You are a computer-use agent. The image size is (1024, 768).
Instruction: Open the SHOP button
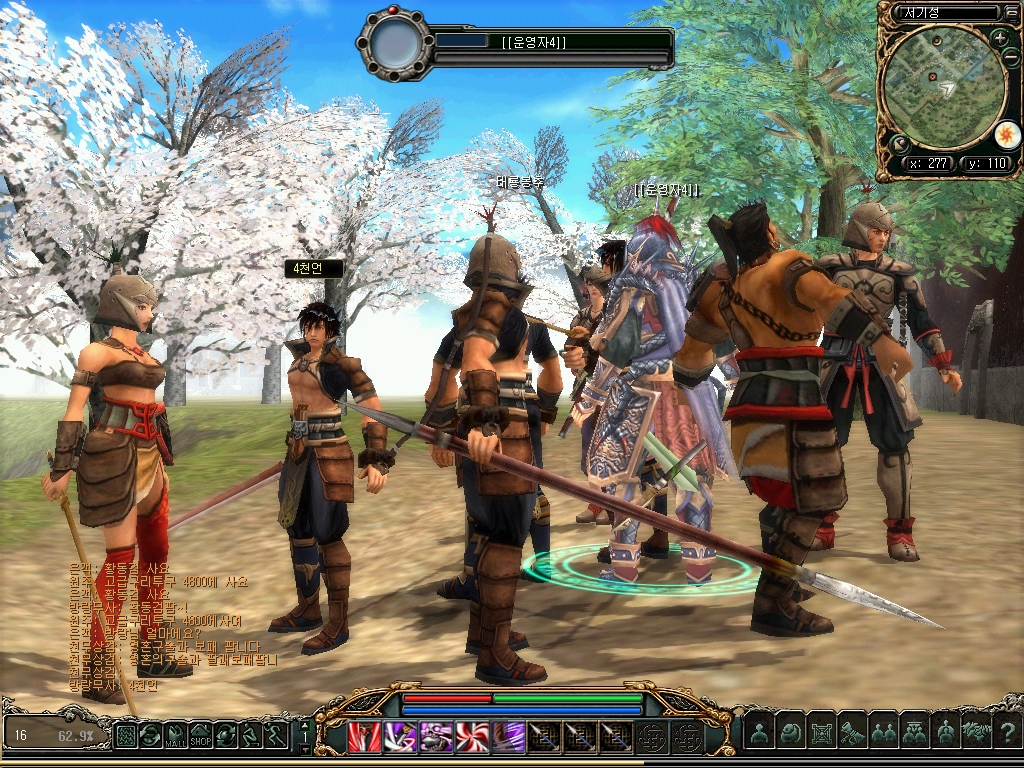coord(201,736)
